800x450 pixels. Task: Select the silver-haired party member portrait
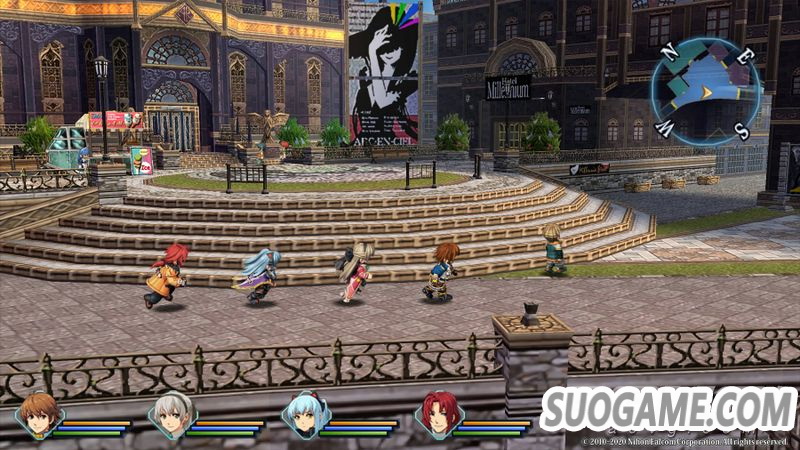click(172, 415)
